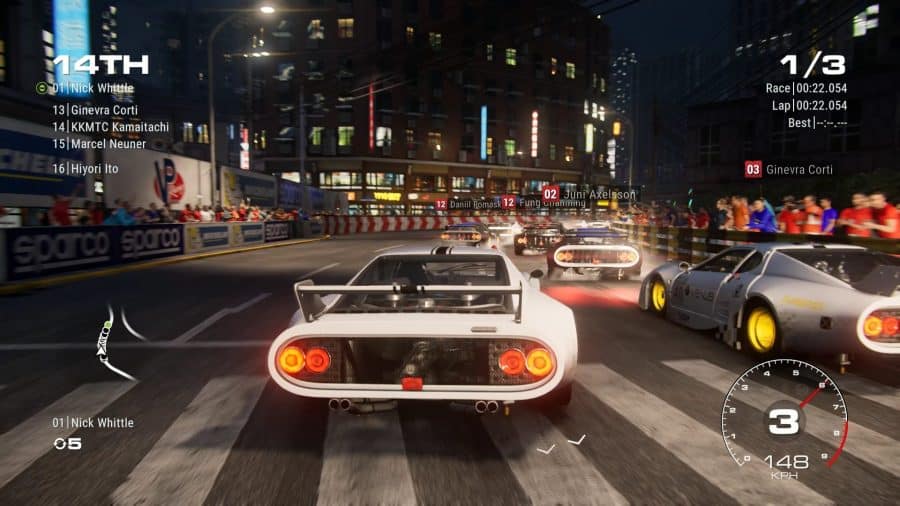The height and width of the screenshot is (506, 900).
Task: Click Nick Whittle's row atop the standings
Action: tap(92, 88)
